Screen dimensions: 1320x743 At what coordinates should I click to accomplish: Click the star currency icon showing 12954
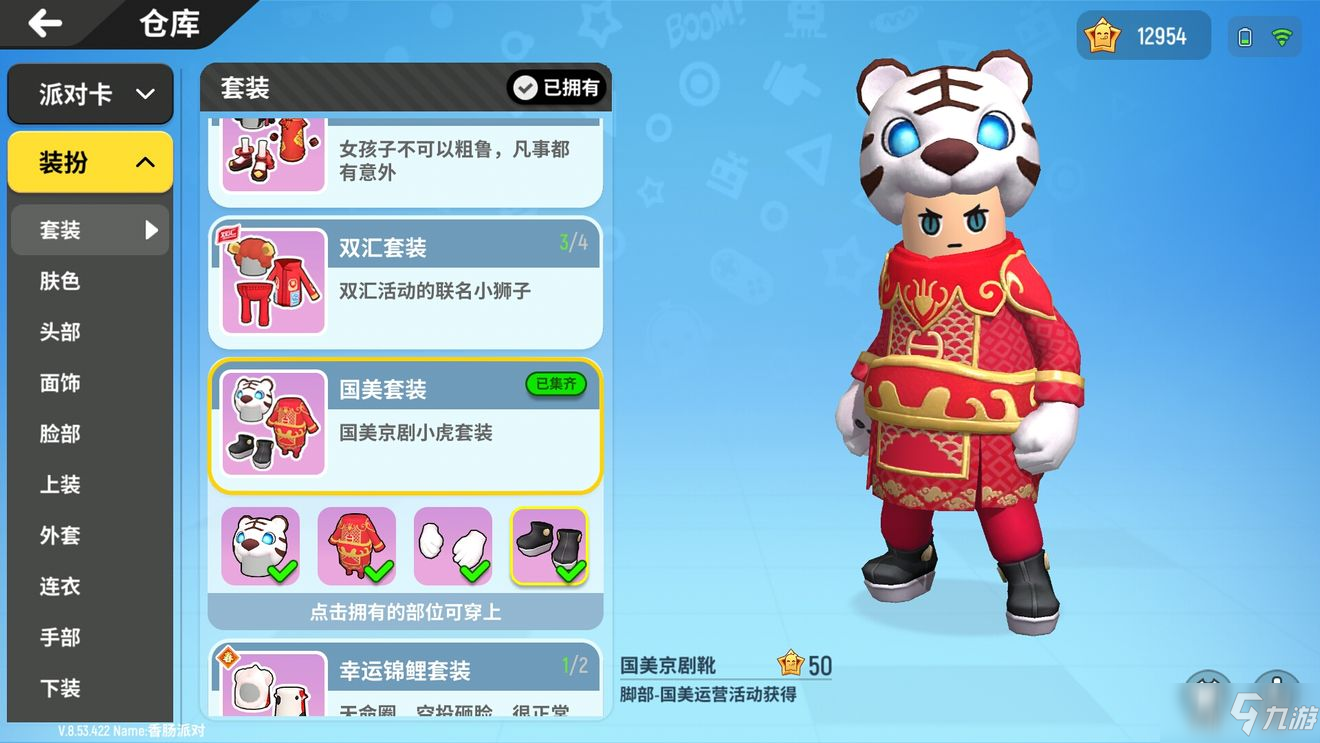[1101, 35]
